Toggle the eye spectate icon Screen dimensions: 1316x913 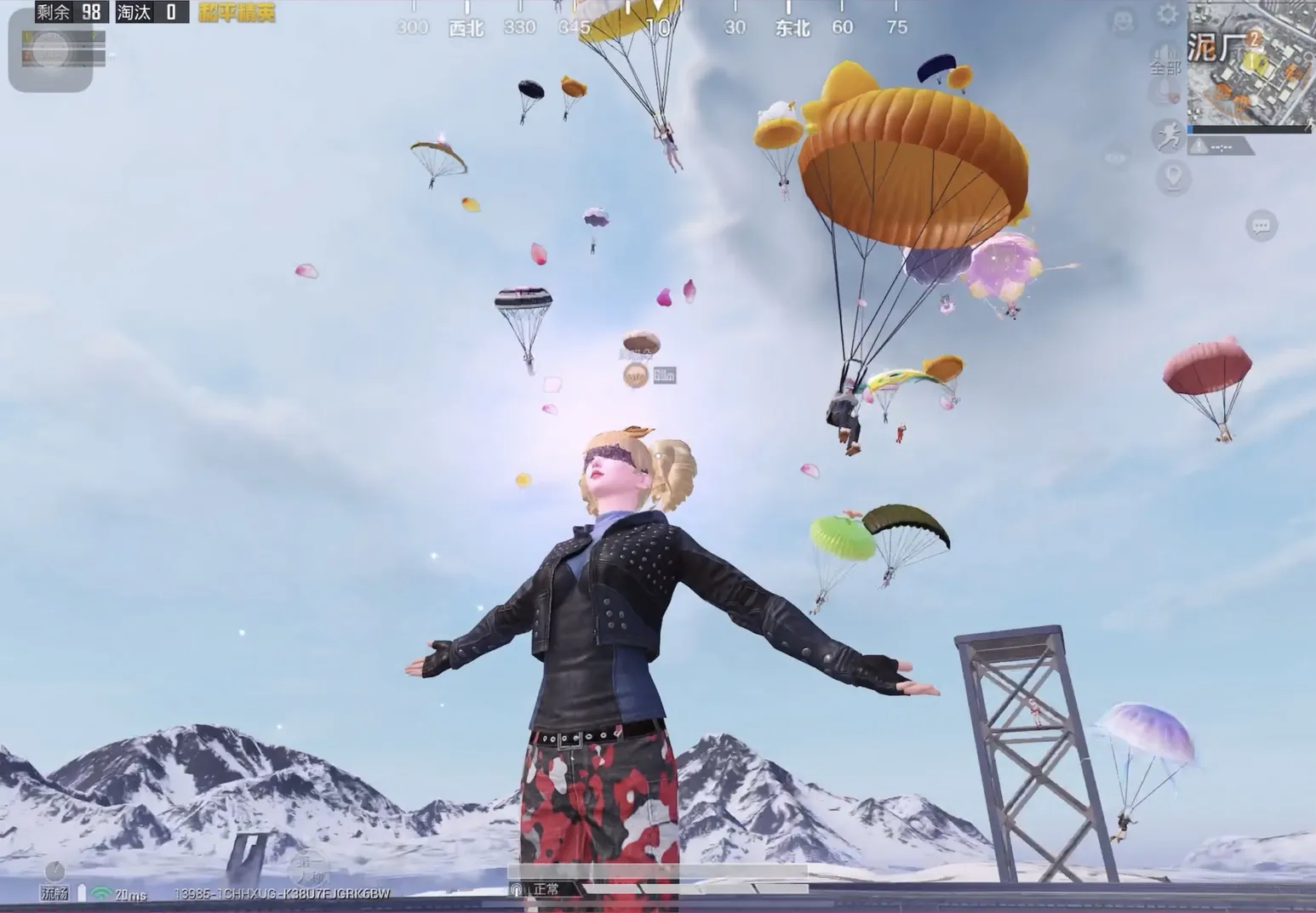(1115, 158)
